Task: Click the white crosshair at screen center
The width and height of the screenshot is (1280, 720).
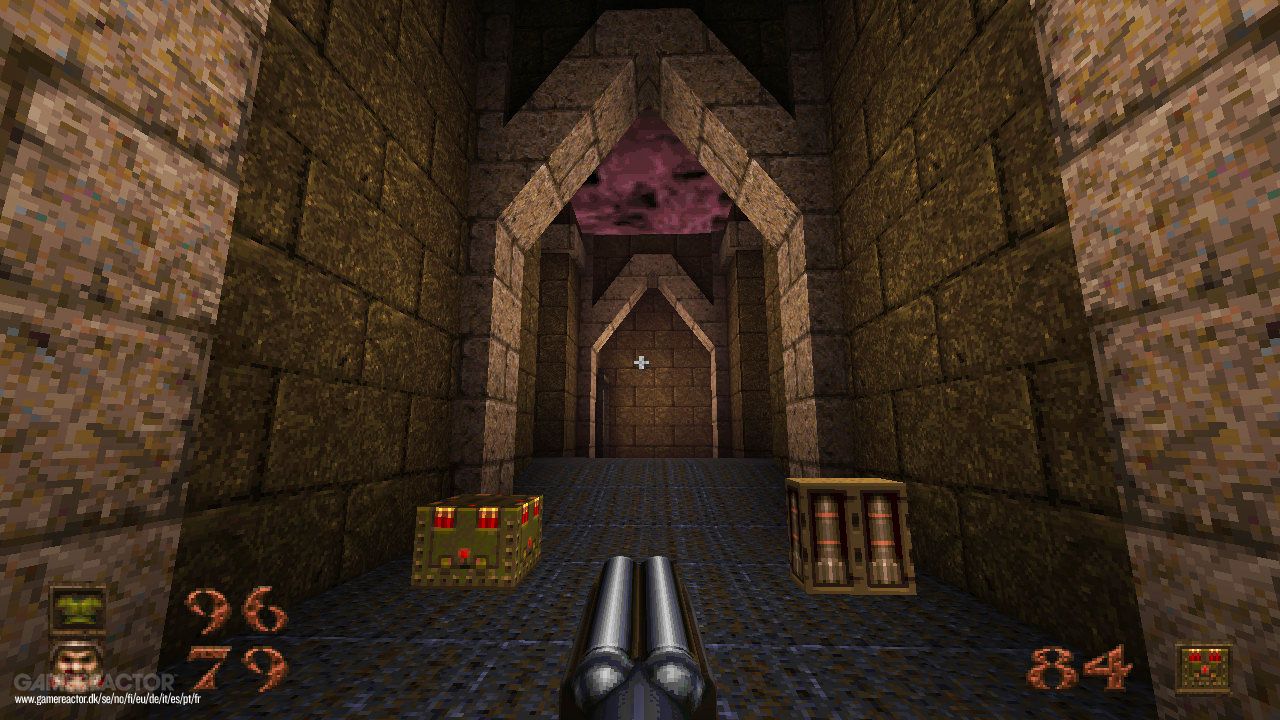Action: click(640, 360)
